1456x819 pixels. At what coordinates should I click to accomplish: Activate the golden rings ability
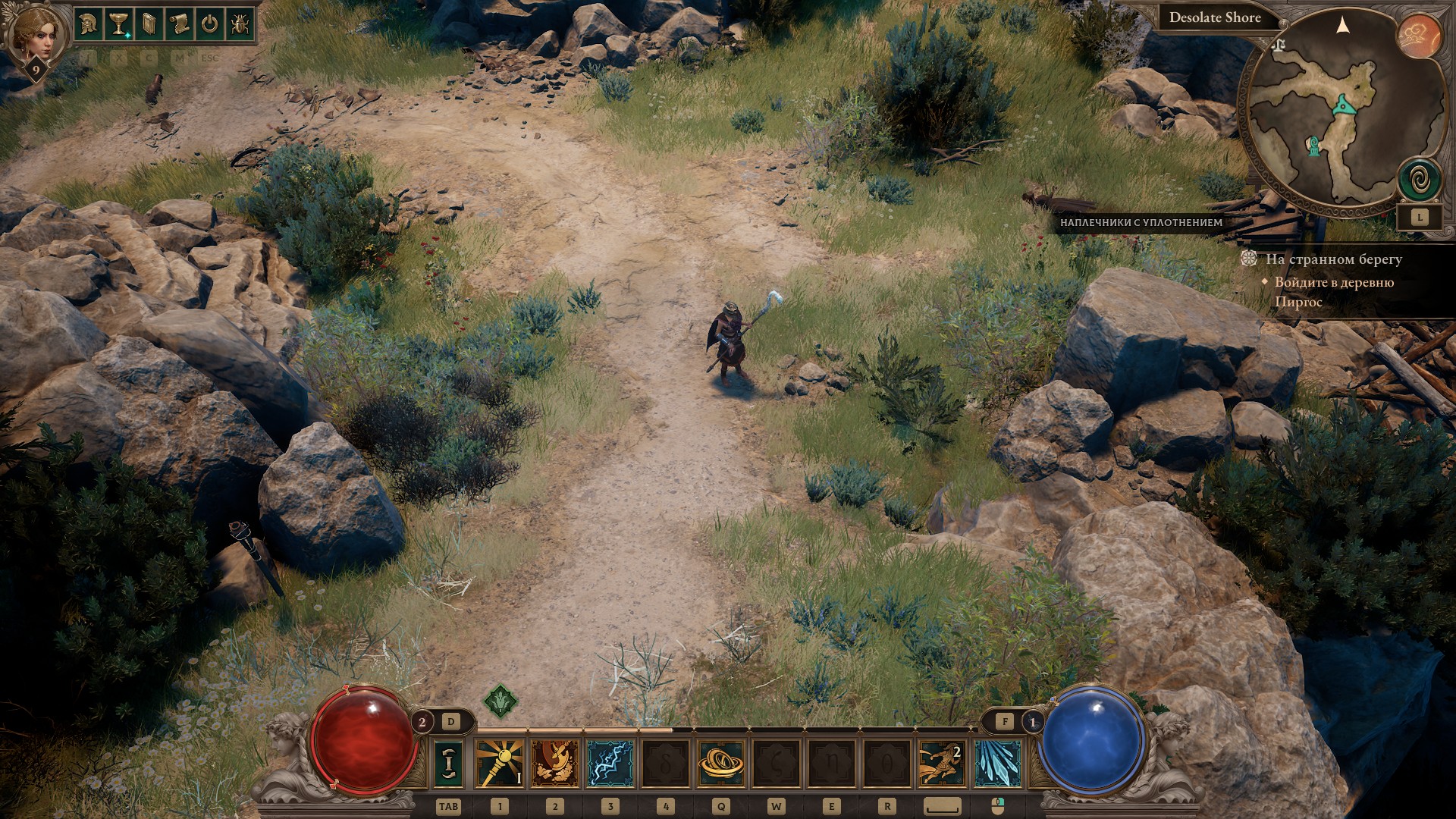pos(720,764)
